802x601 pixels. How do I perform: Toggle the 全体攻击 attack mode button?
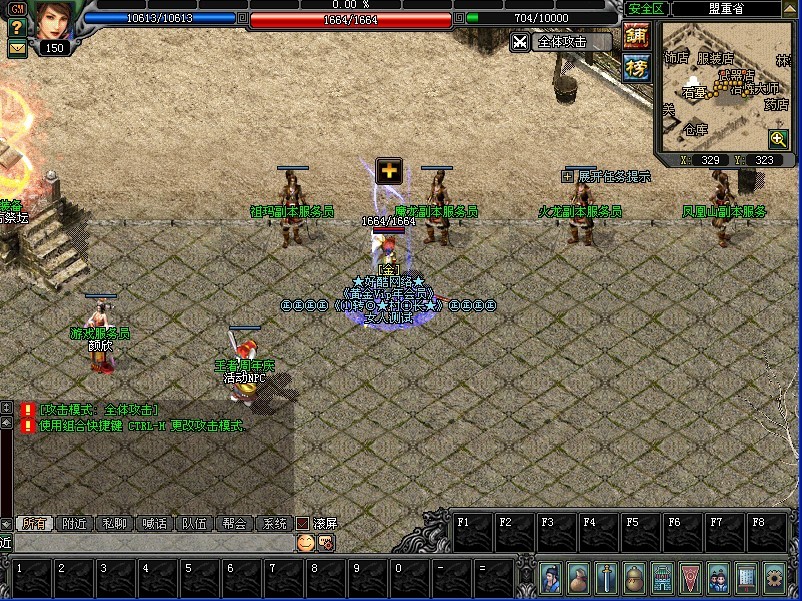[563, 42]
